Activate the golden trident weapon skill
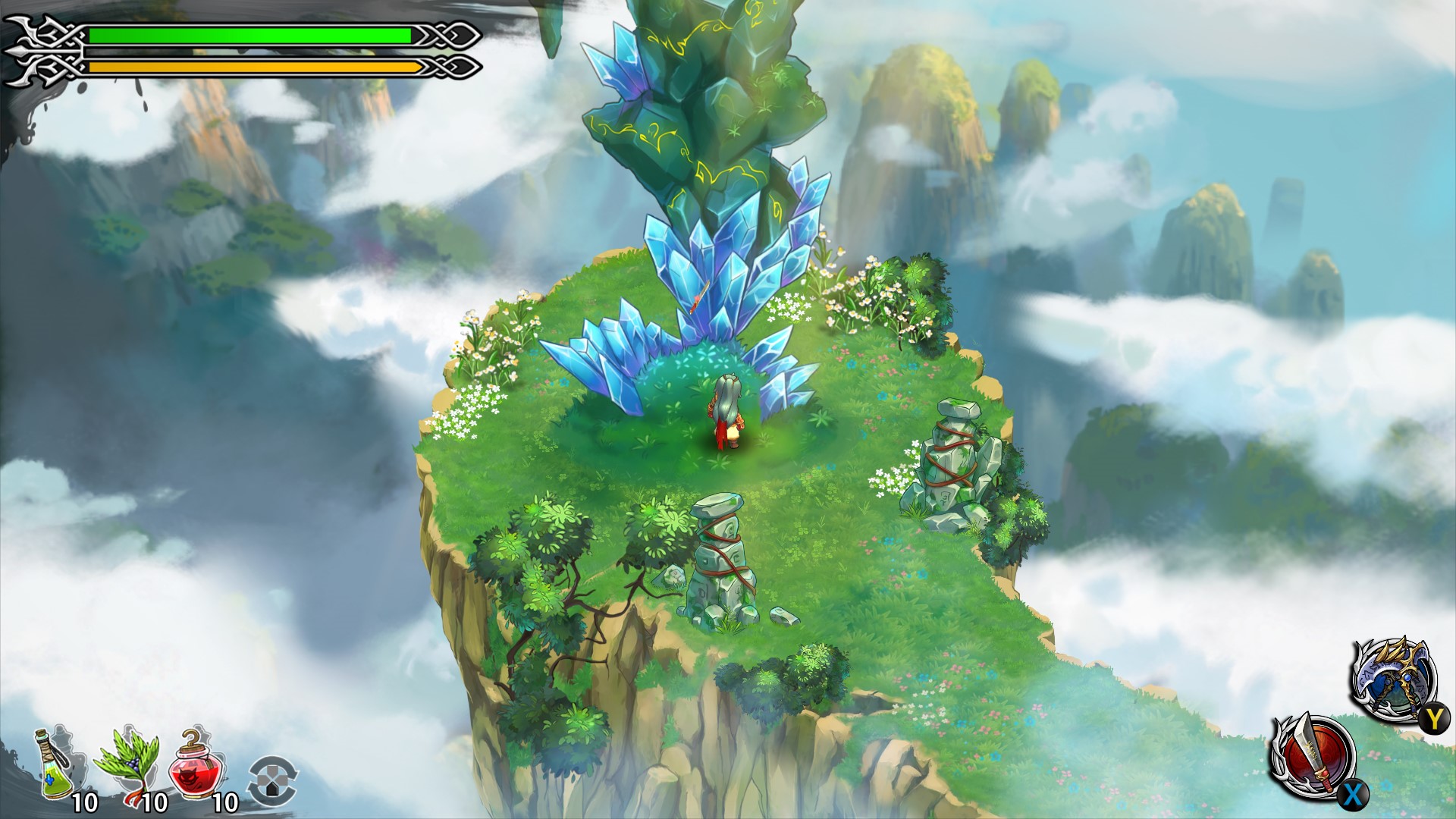Screen dimensions: 1456x819 pos(1393,678)
